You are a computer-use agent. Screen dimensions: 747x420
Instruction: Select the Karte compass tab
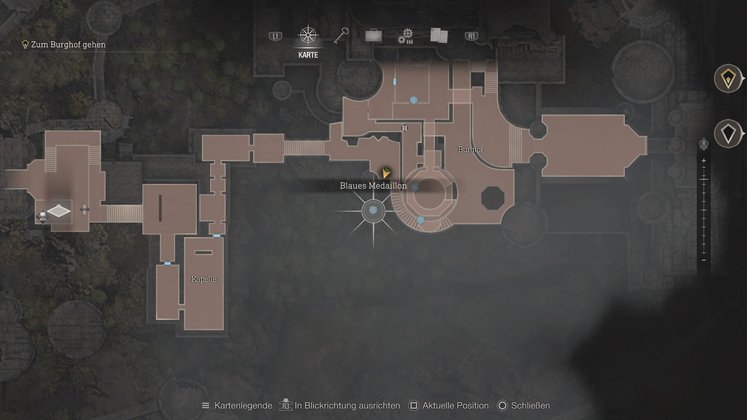tap(308, 38)
